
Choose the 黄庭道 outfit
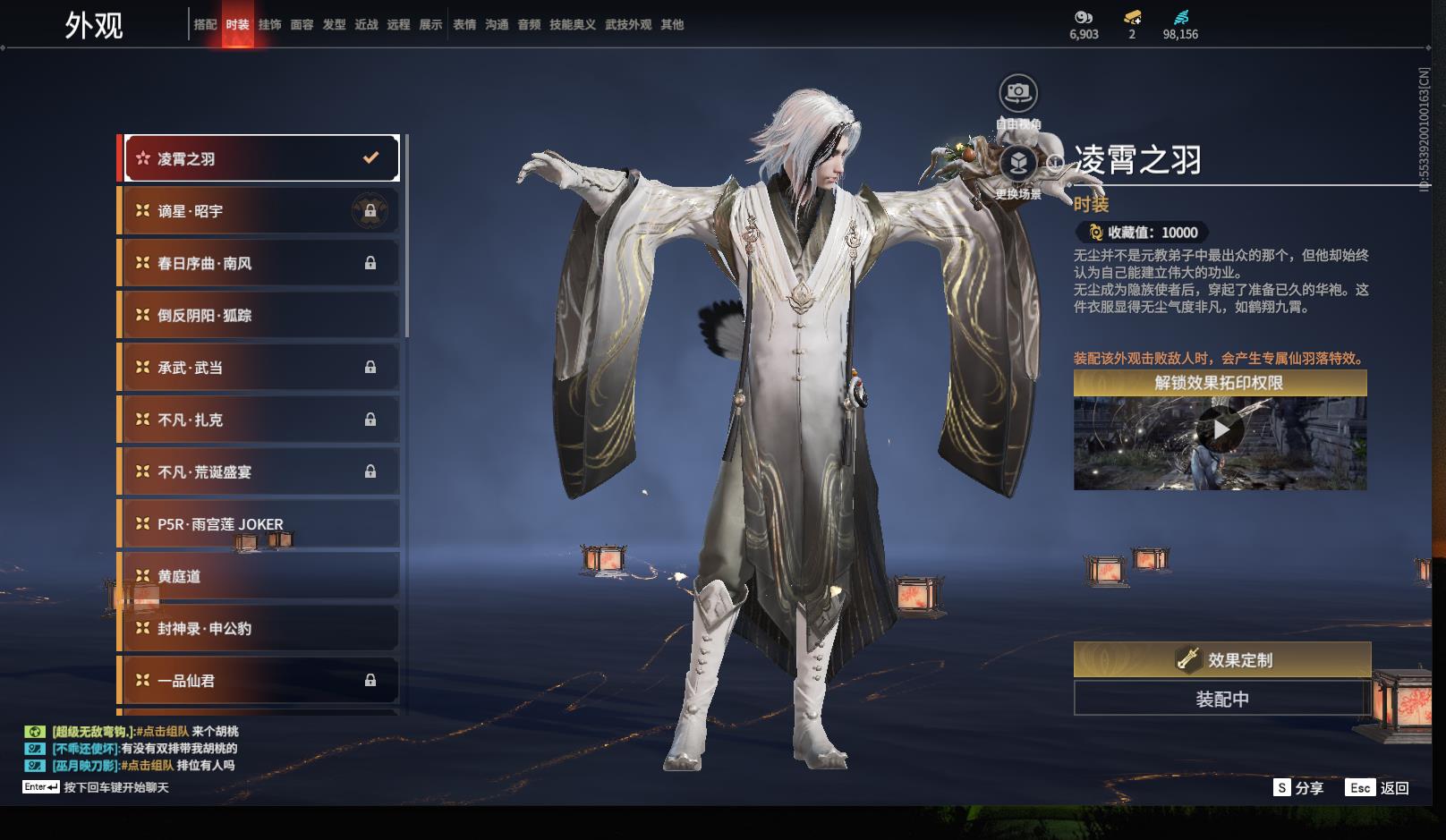[260, 576]
